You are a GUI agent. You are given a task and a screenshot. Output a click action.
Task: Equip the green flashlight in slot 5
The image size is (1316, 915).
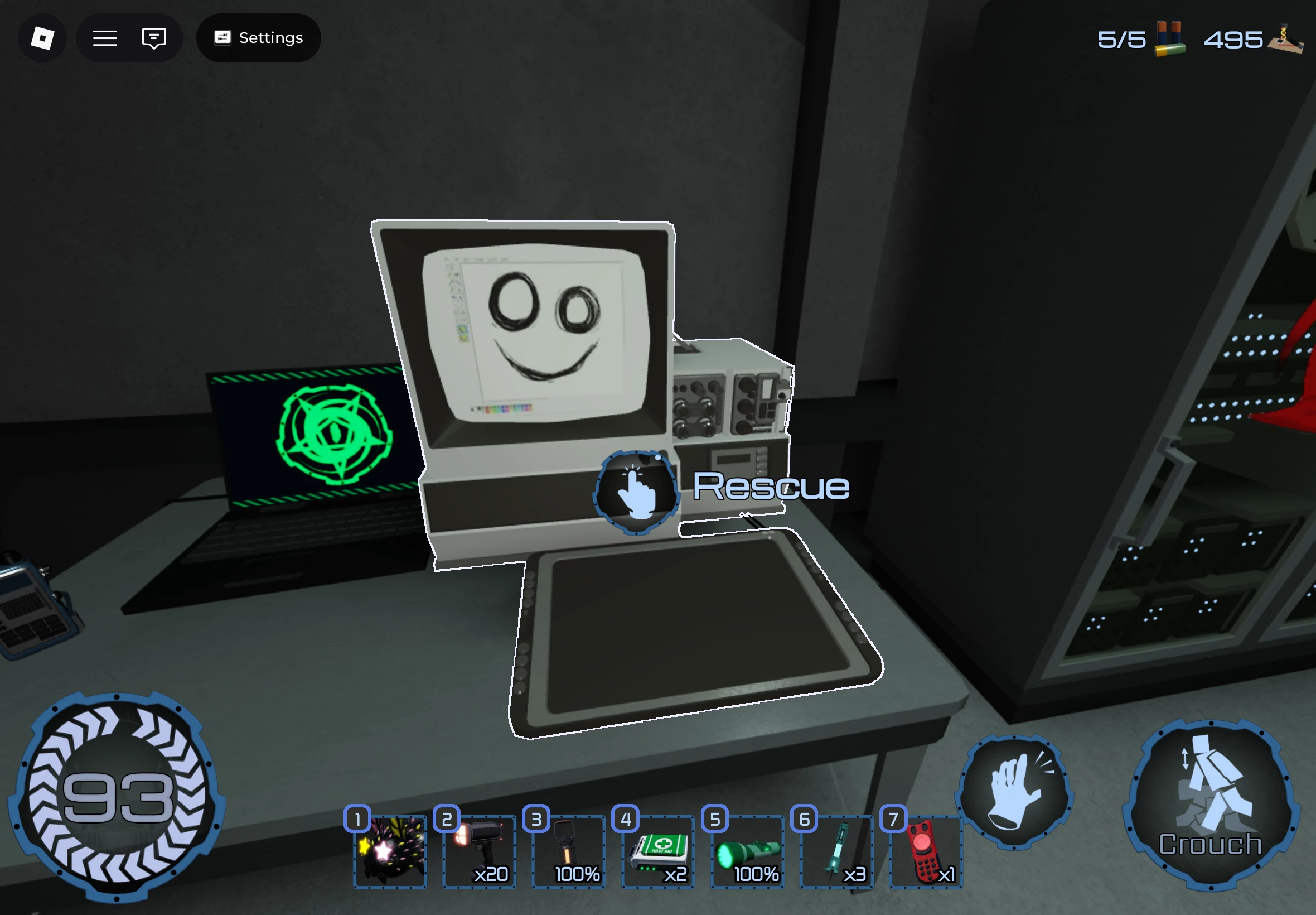tap(748, 851)
